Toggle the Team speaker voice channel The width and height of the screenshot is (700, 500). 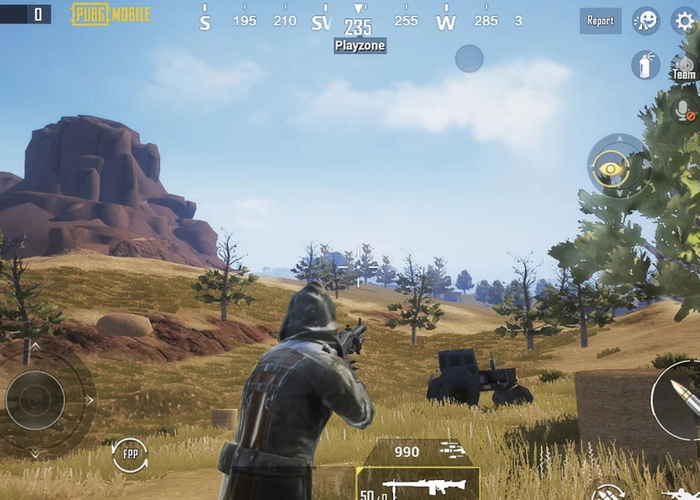(x=685, y=66)
